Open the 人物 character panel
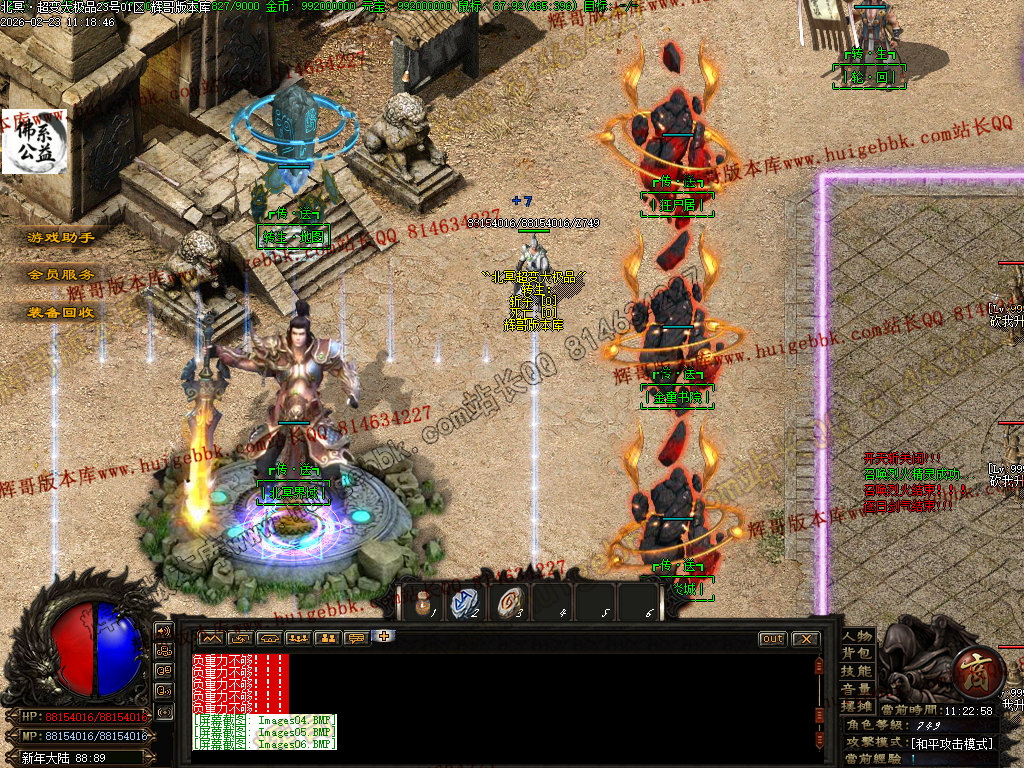Viewport: 1024px width, 768px height. tap(857, 636)
